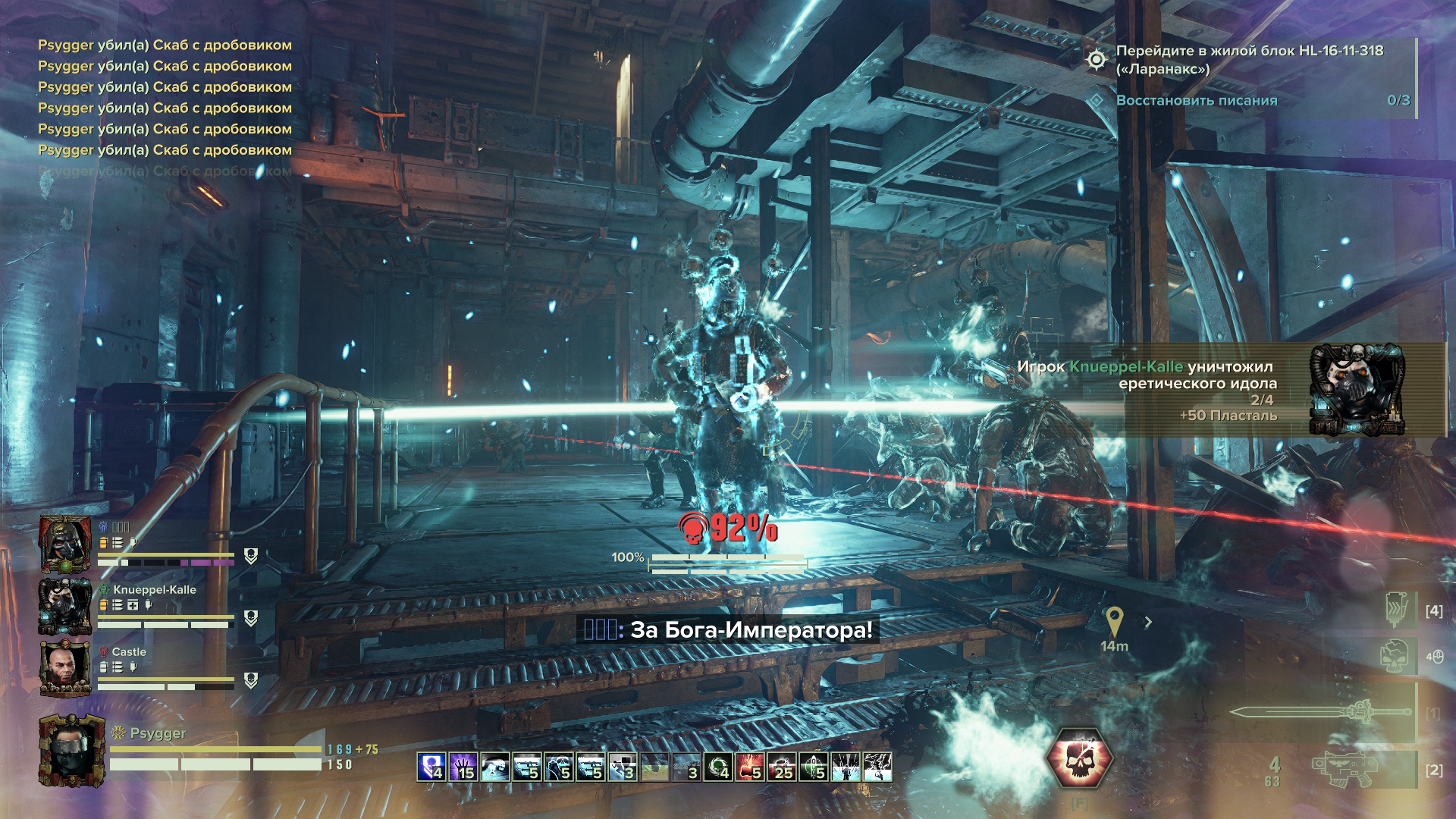This screenshot has width=1456, height=819.
Task: Open the objective tracker for block HL-16-11-318
Action: tap(1249, 60)
